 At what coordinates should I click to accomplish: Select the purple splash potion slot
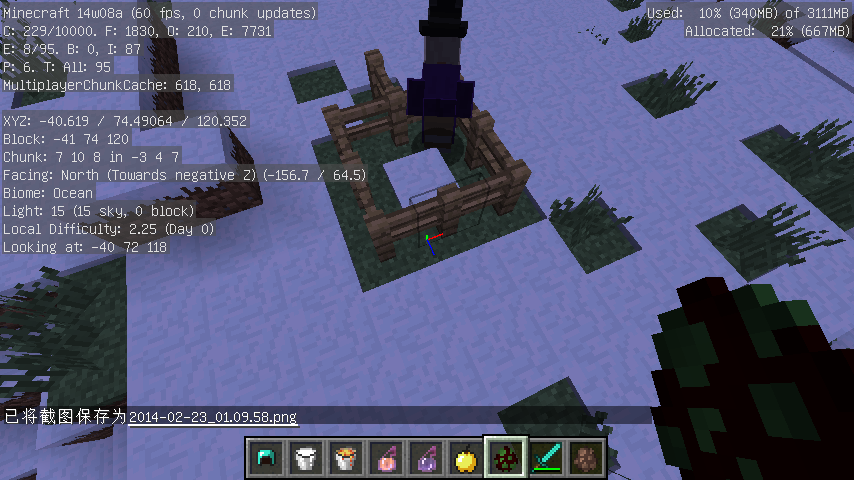[425, 459]
